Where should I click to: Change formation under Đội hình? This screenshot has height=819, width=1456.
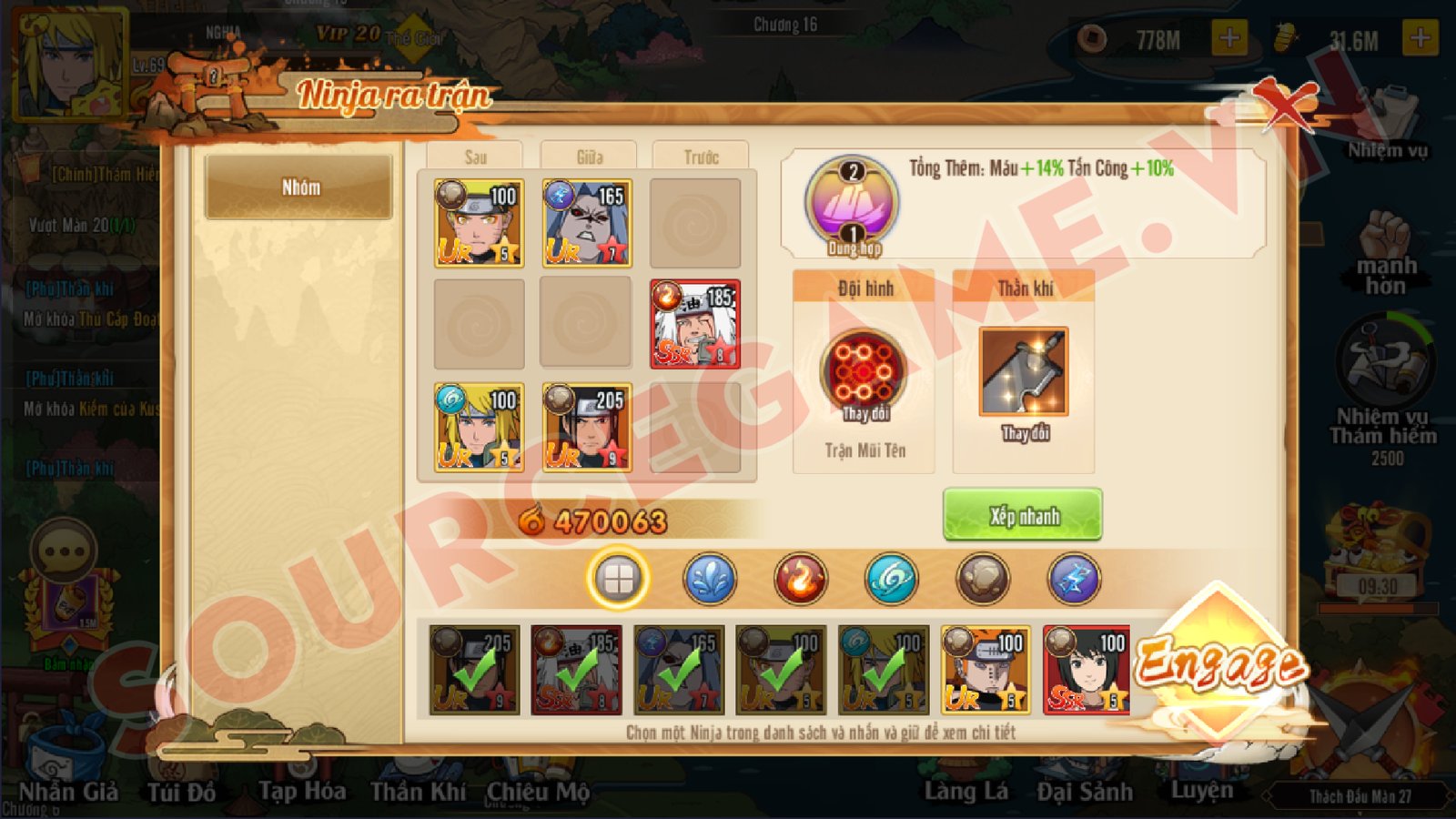(x=863, y=375)
